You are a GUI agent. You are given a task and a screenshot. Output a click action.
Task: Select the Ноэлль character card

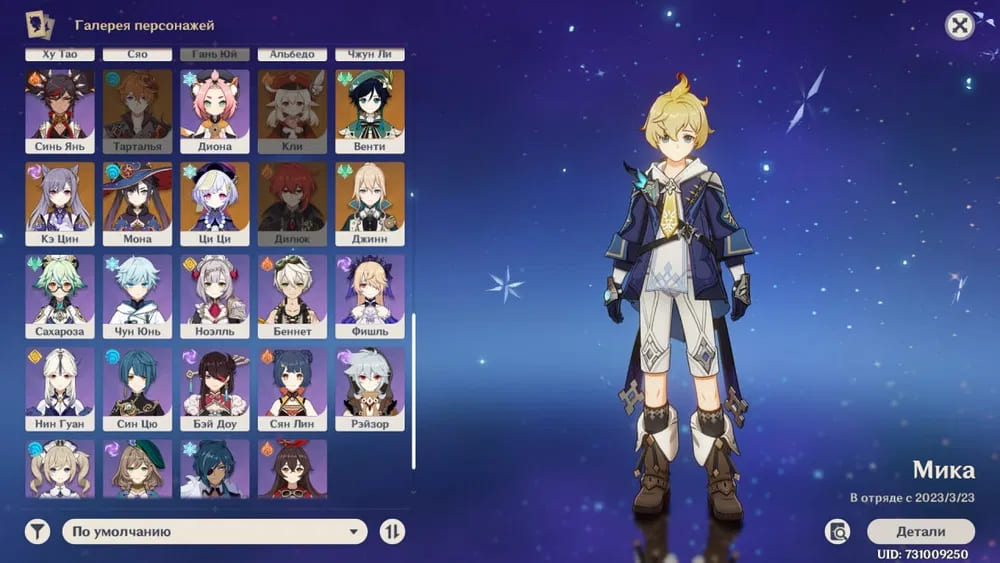pos(215,296)
